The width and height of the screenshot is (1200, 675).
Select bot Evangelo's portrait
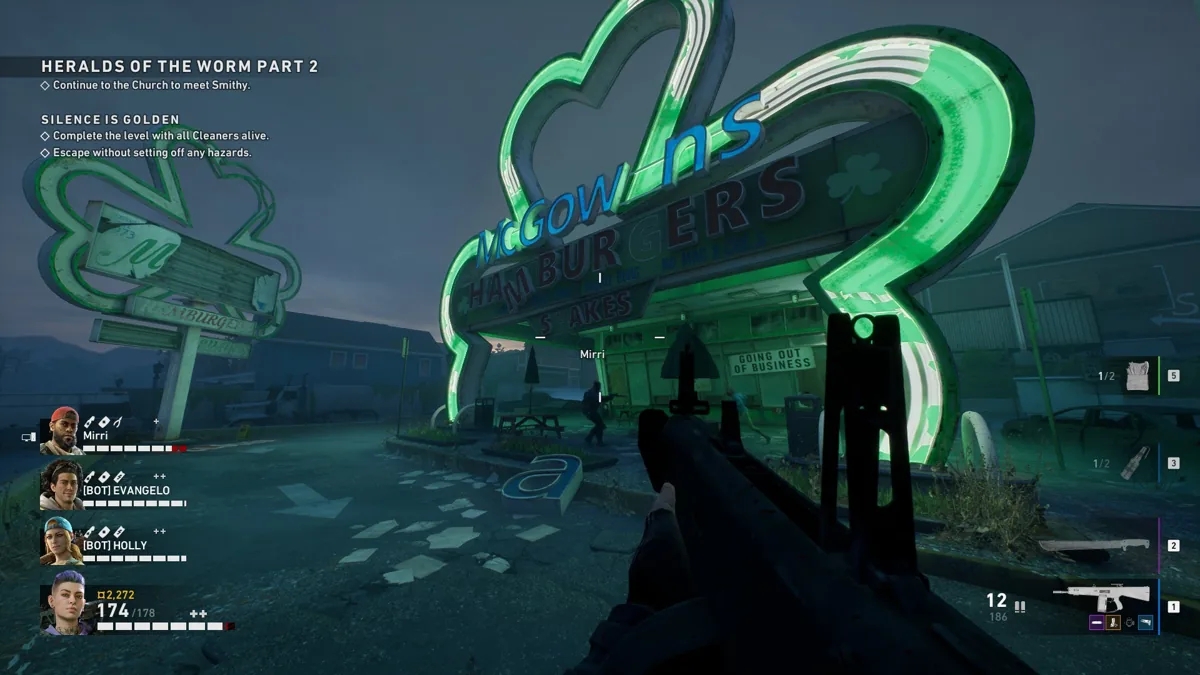click(x=61, y=486)
